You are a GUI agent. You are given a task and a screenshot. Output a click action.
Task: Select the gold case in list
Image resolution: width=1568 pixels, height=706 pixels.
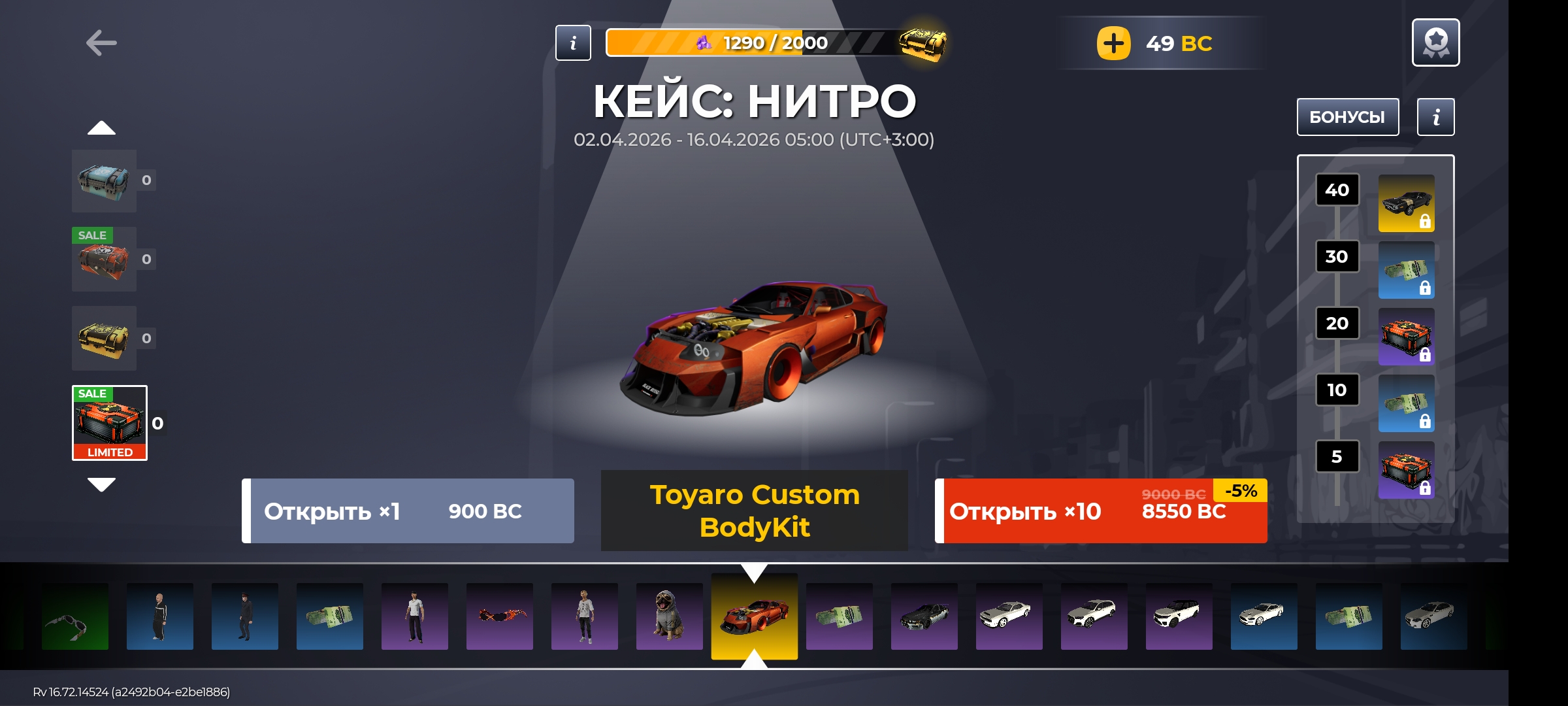[x=105, y=339]
